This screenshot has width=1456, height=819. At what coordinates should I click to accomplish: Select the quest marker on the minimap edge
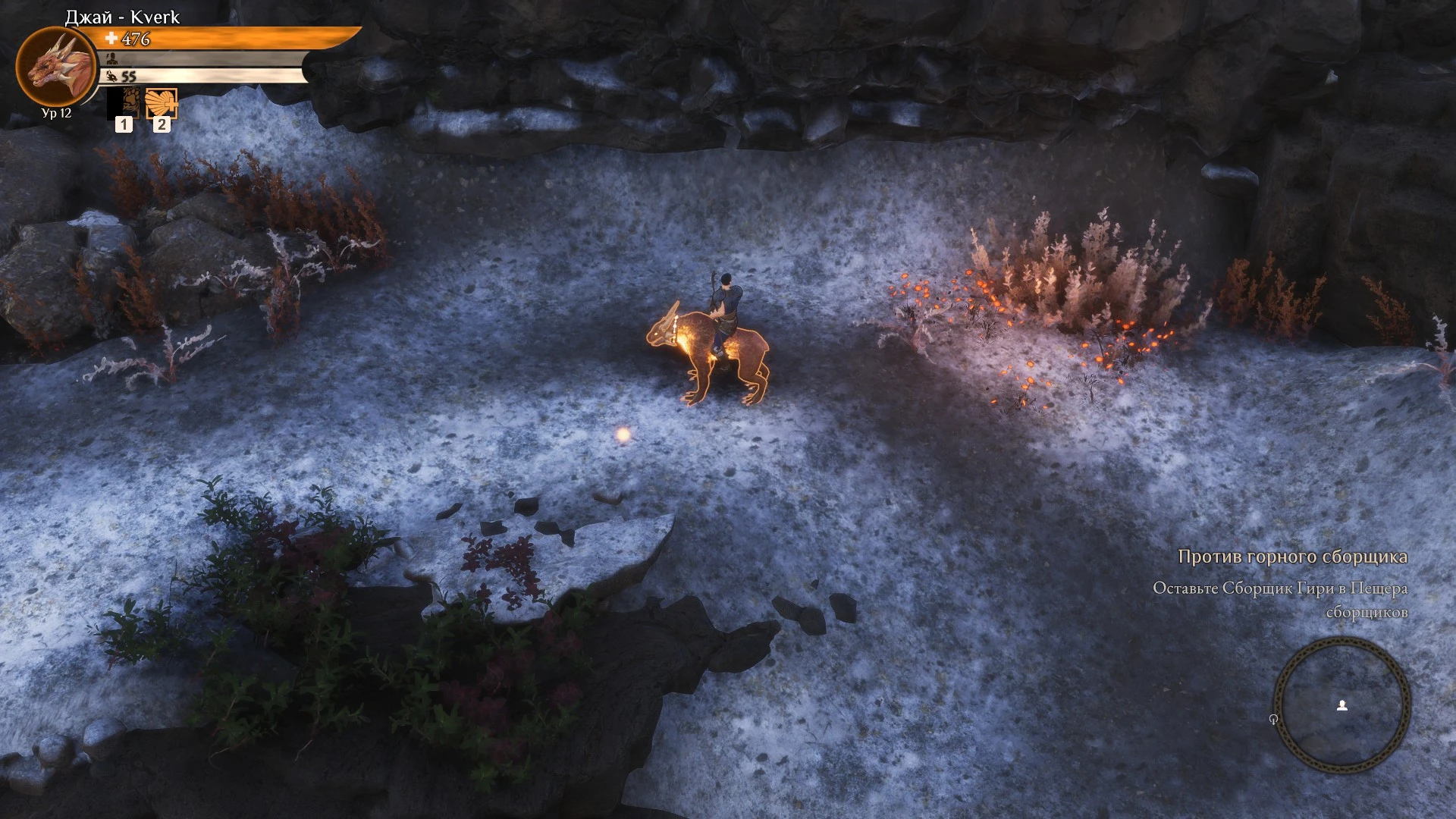pos(1274,719)
